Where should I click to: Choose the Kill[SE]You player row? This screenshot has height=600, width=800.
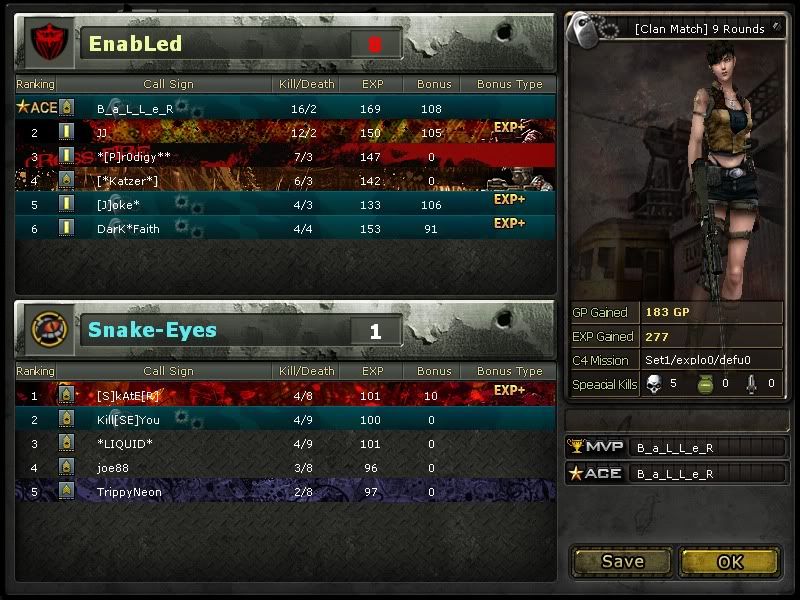click(x=285, y=420)
